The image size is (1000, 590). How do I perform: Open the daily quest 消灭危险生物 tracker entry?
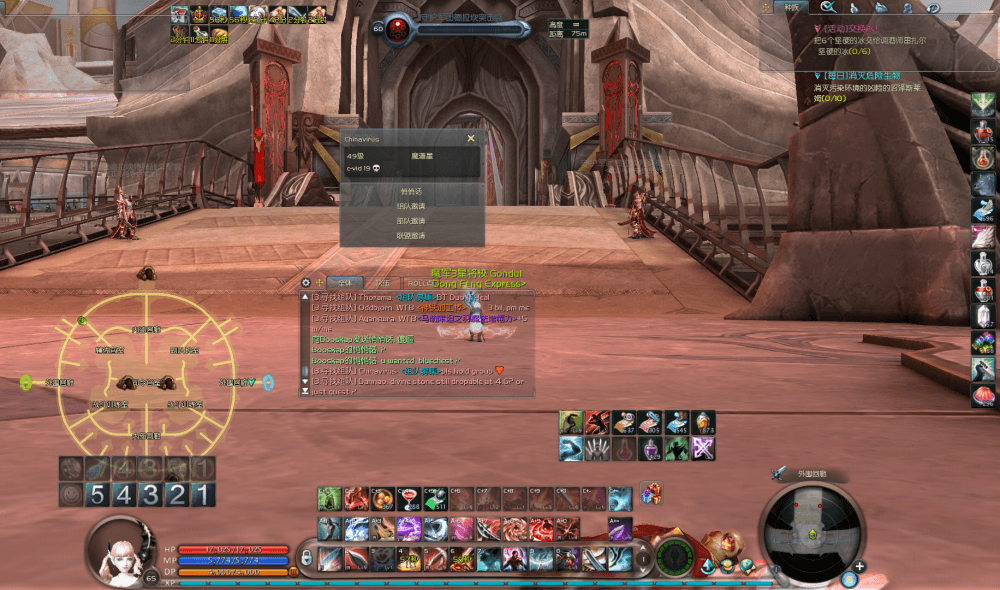pyautogui.click(x=861, y=76)
